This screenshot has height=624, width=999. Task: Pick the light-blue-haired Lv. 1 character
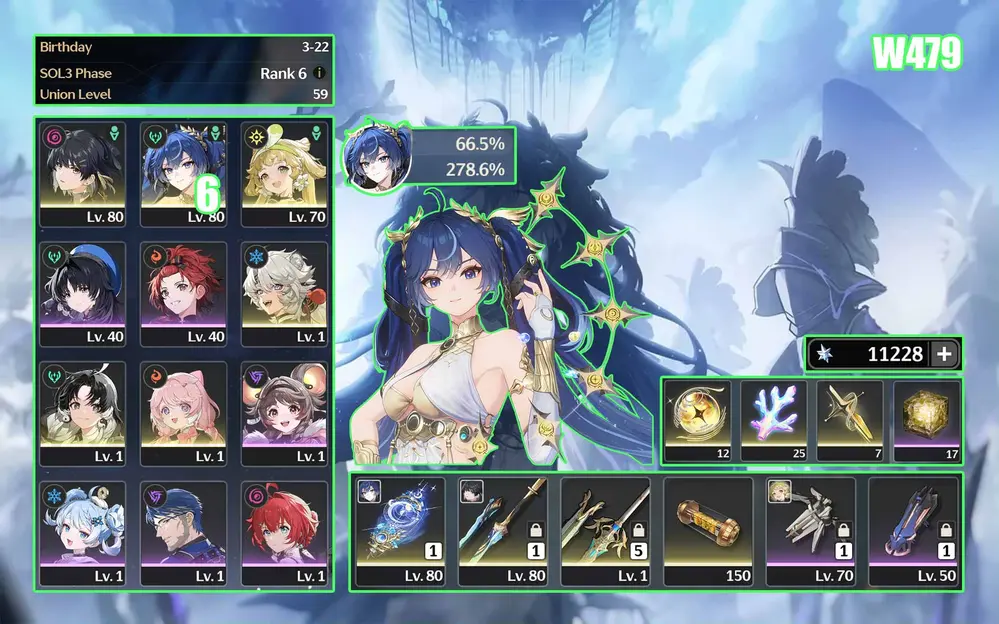83,533
